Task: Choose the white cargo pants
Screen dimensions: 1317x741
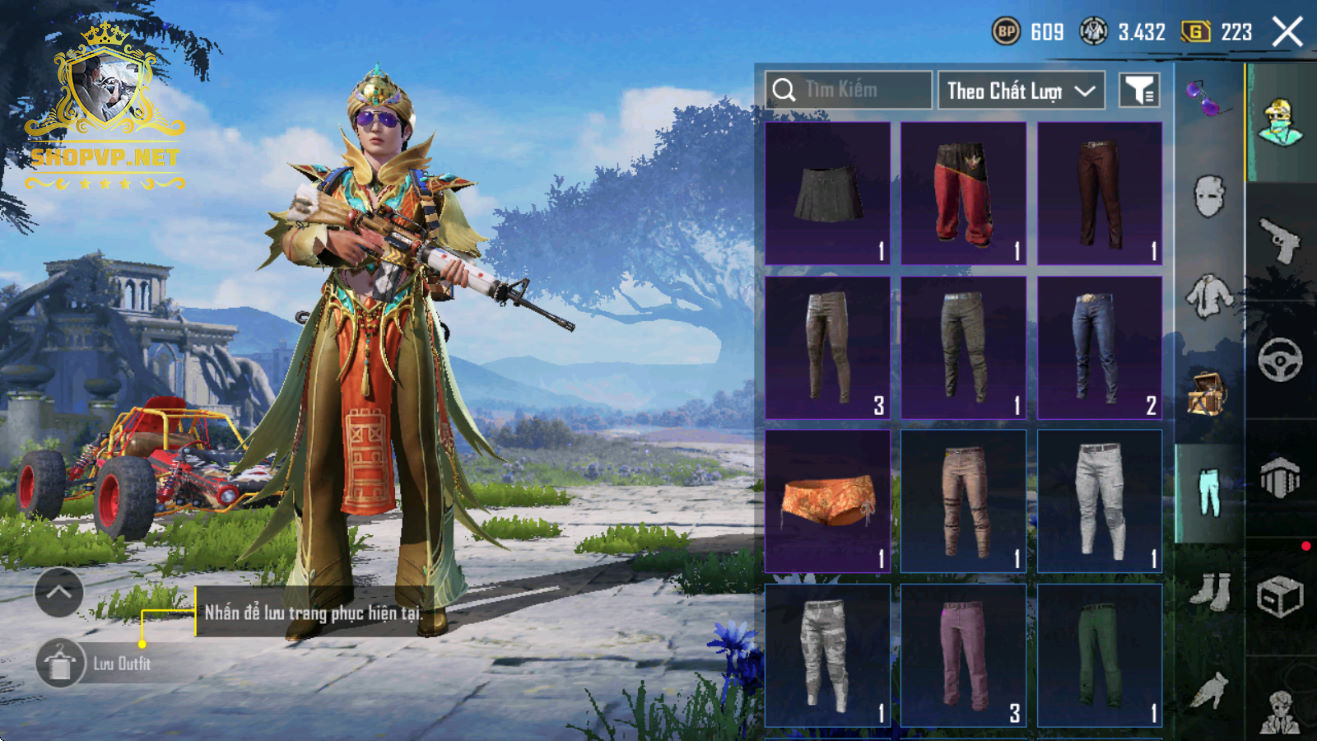Action: pos(1099,501)
